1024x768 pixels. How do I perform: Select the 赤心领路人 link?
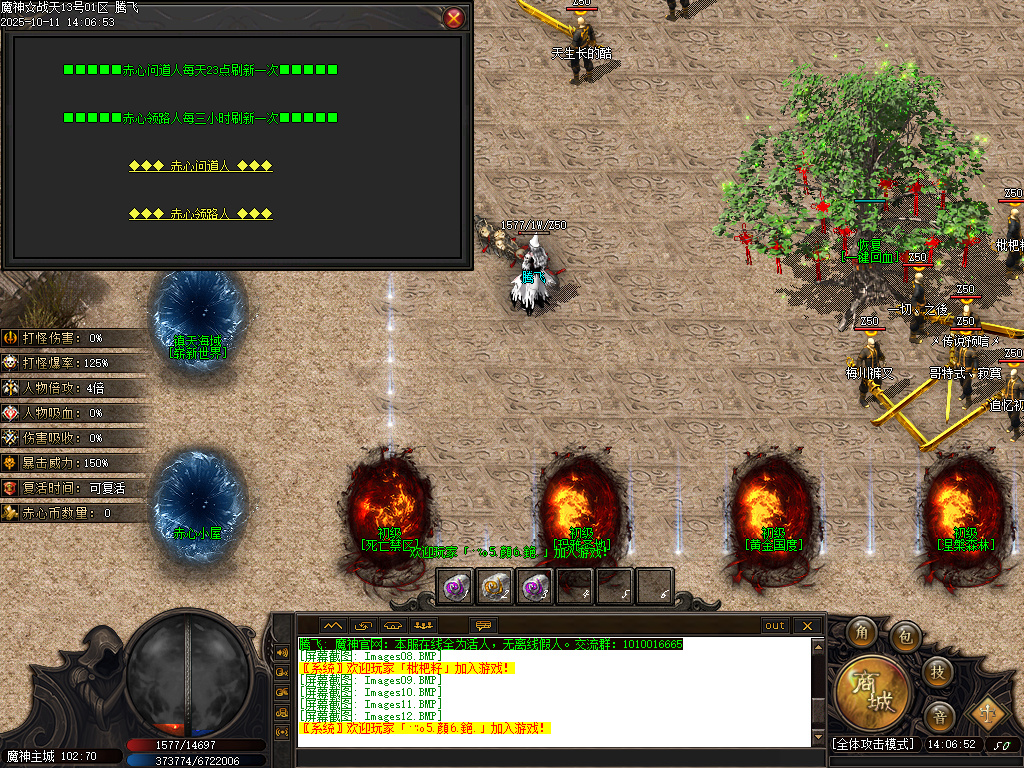(x=200, y=214)
